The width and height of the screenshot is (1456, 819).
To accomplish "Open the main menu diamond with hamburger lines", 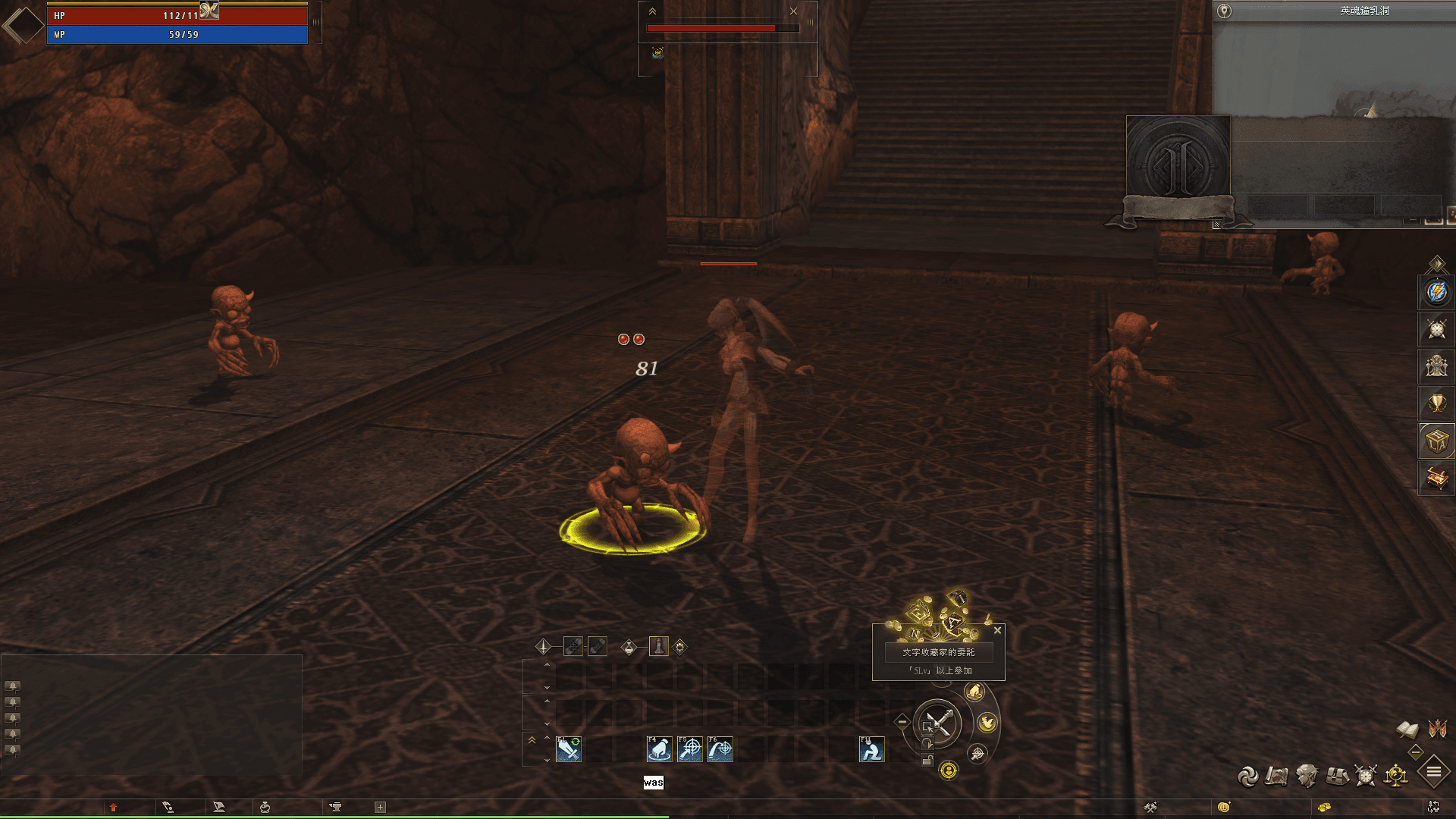I will tap(1433, 770).
